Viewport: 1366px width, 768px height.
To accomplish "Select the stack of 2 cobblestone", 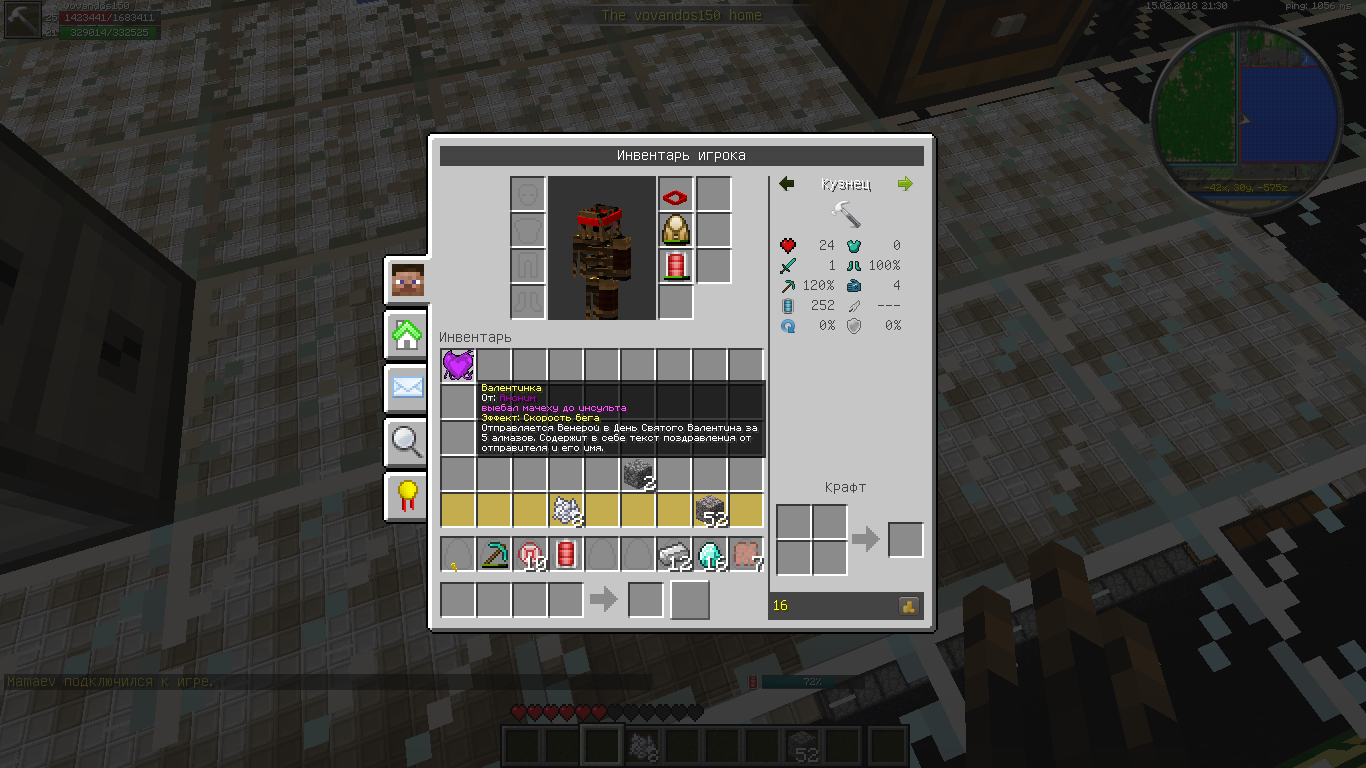I will tap(637, 474).
